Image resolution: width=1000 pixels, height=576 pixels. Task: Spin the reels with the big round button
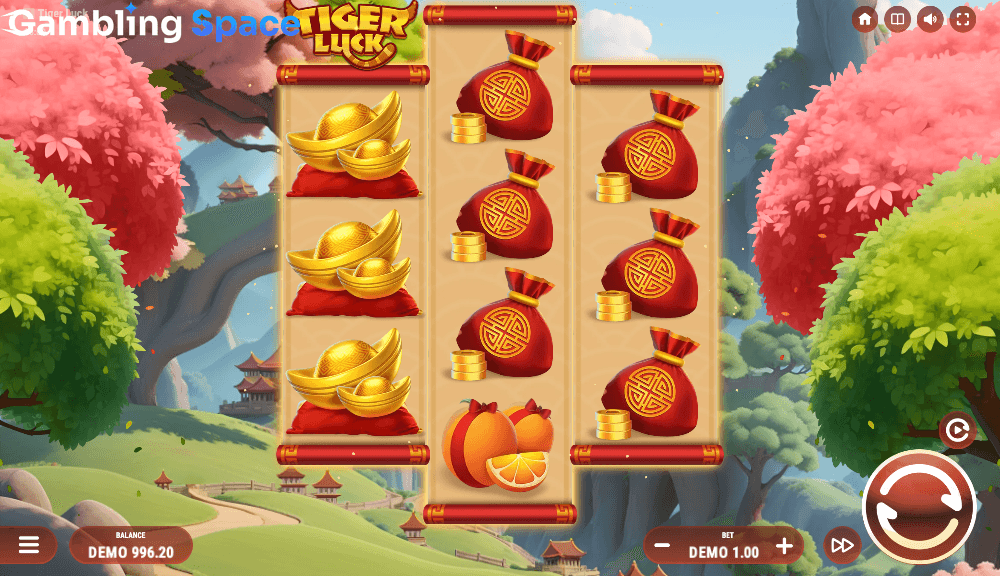[x=919, y=507]
